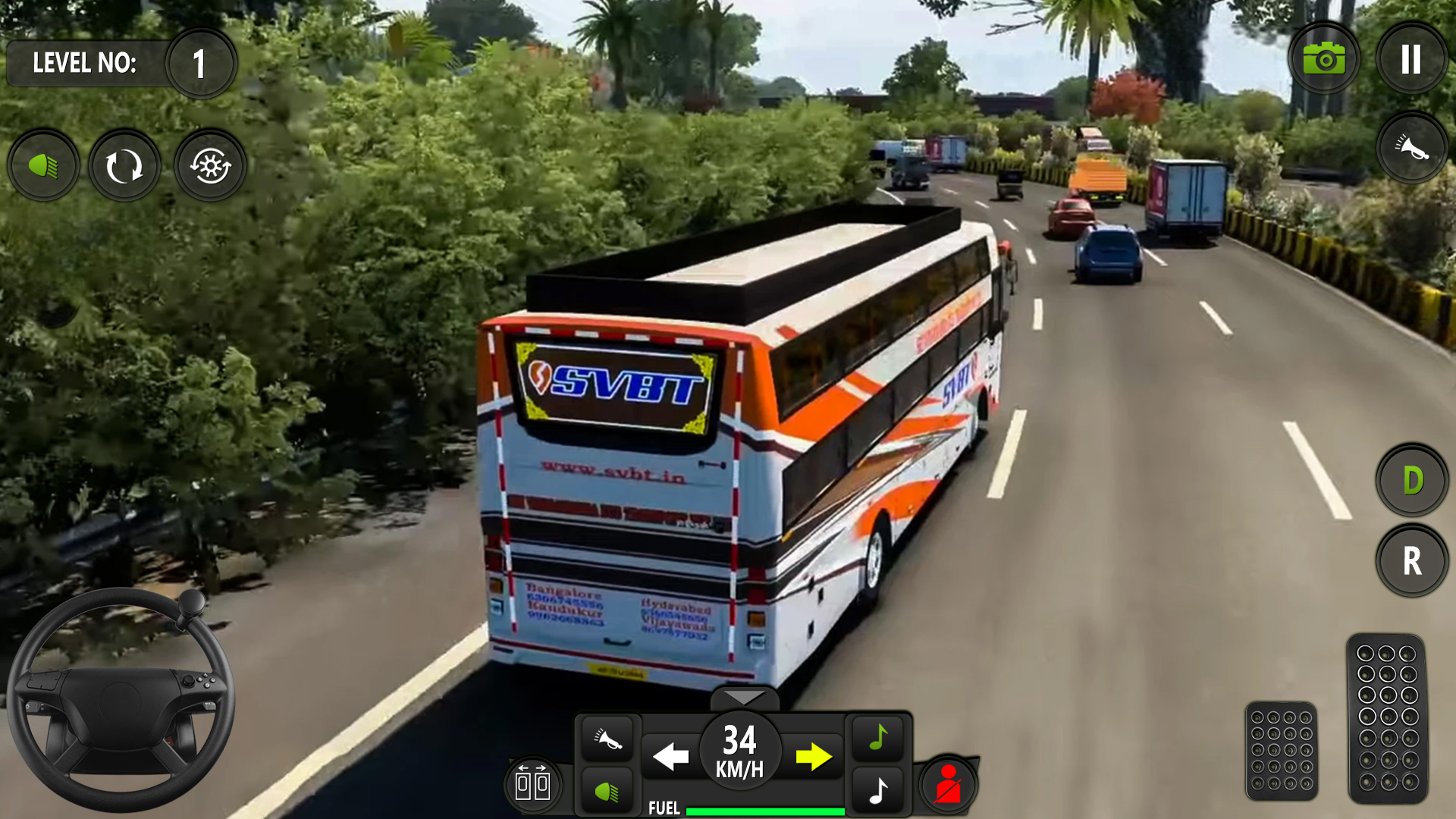1456x819 pixels.
Task: Tap the bus door open icon
Action: tap(533, 782)
